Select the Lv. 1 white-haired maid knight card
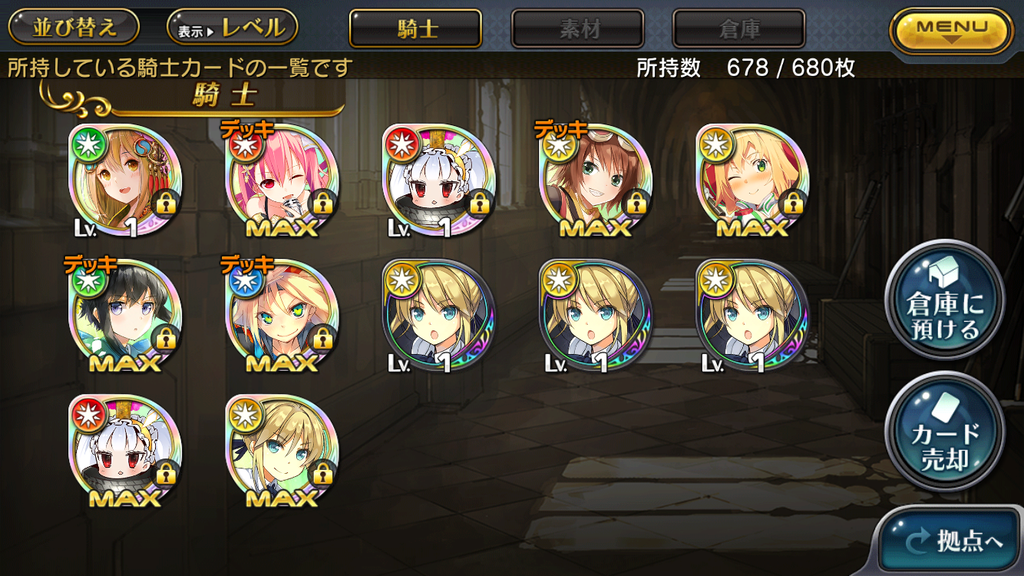 click(440, 180)
